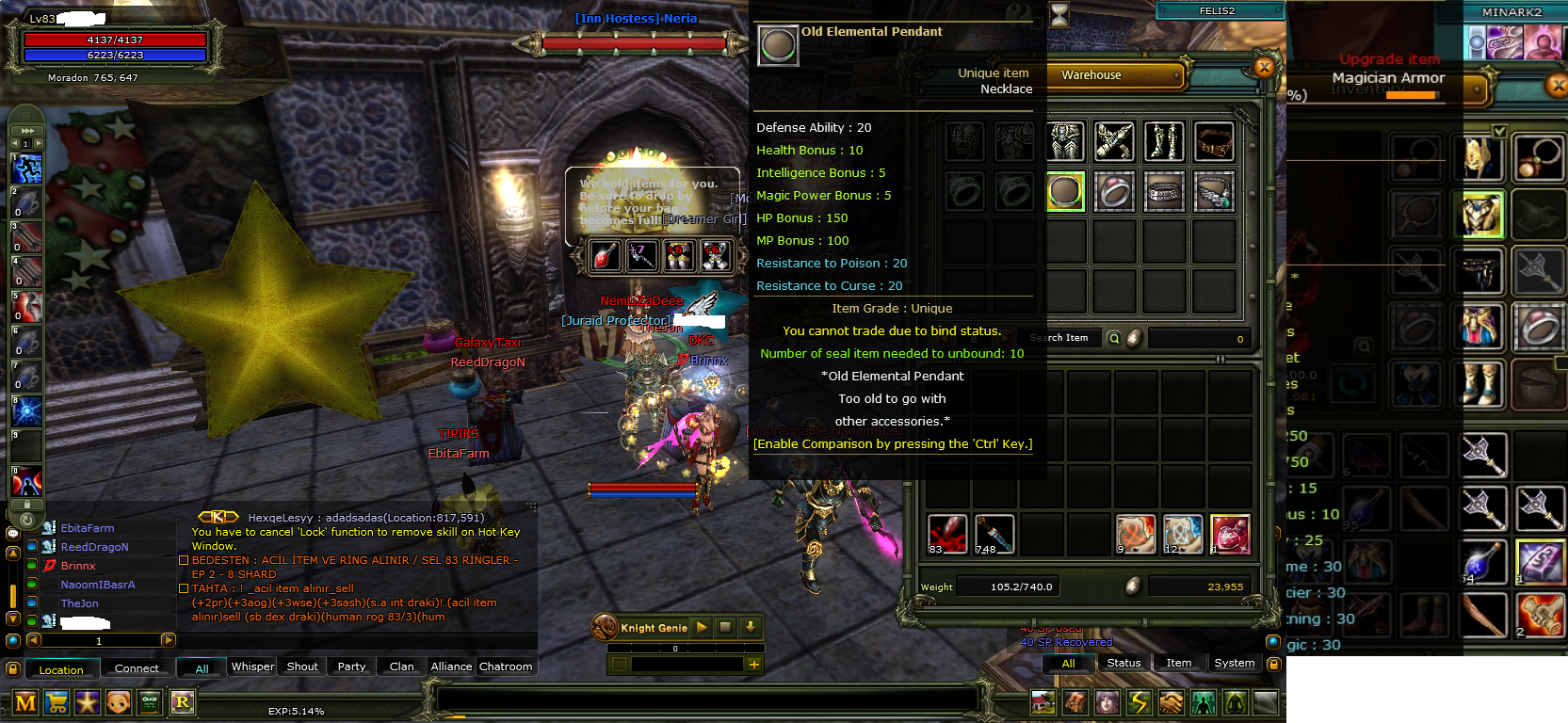The image size is (1568, 723).
Task: Stop the Knight Genie
Action: point(725,627)
